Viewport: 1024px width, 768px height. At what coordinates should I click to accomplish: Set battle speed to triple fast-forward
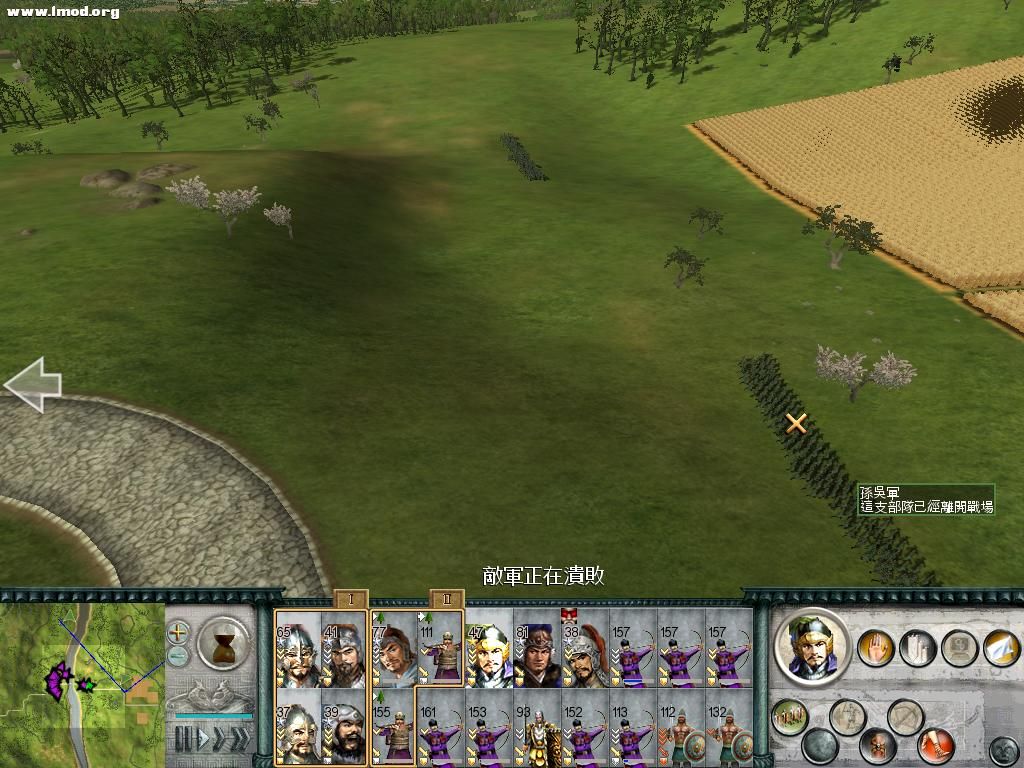pyautogui.click(x=240, y=739)
